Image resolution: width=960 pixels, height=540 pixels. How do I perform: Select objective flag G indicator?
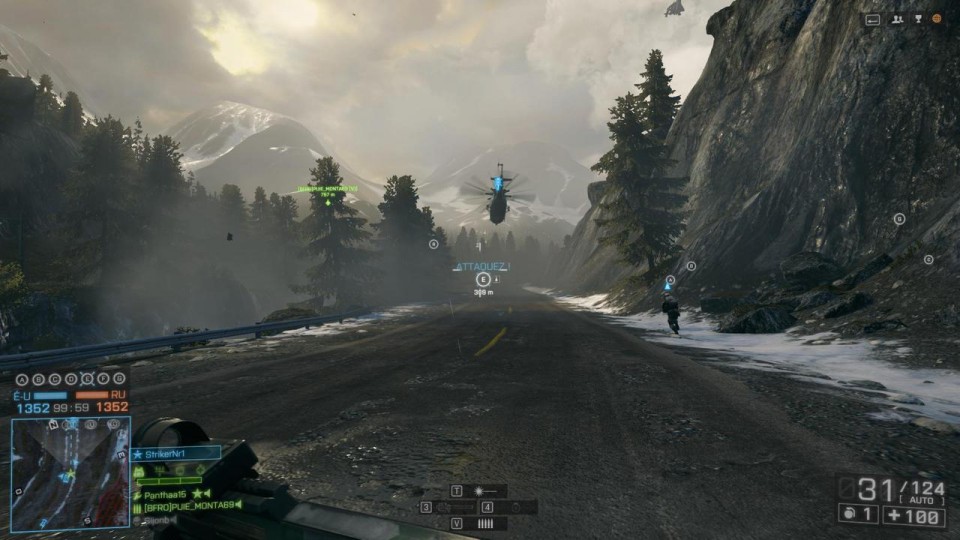click(x=119, y=379)
